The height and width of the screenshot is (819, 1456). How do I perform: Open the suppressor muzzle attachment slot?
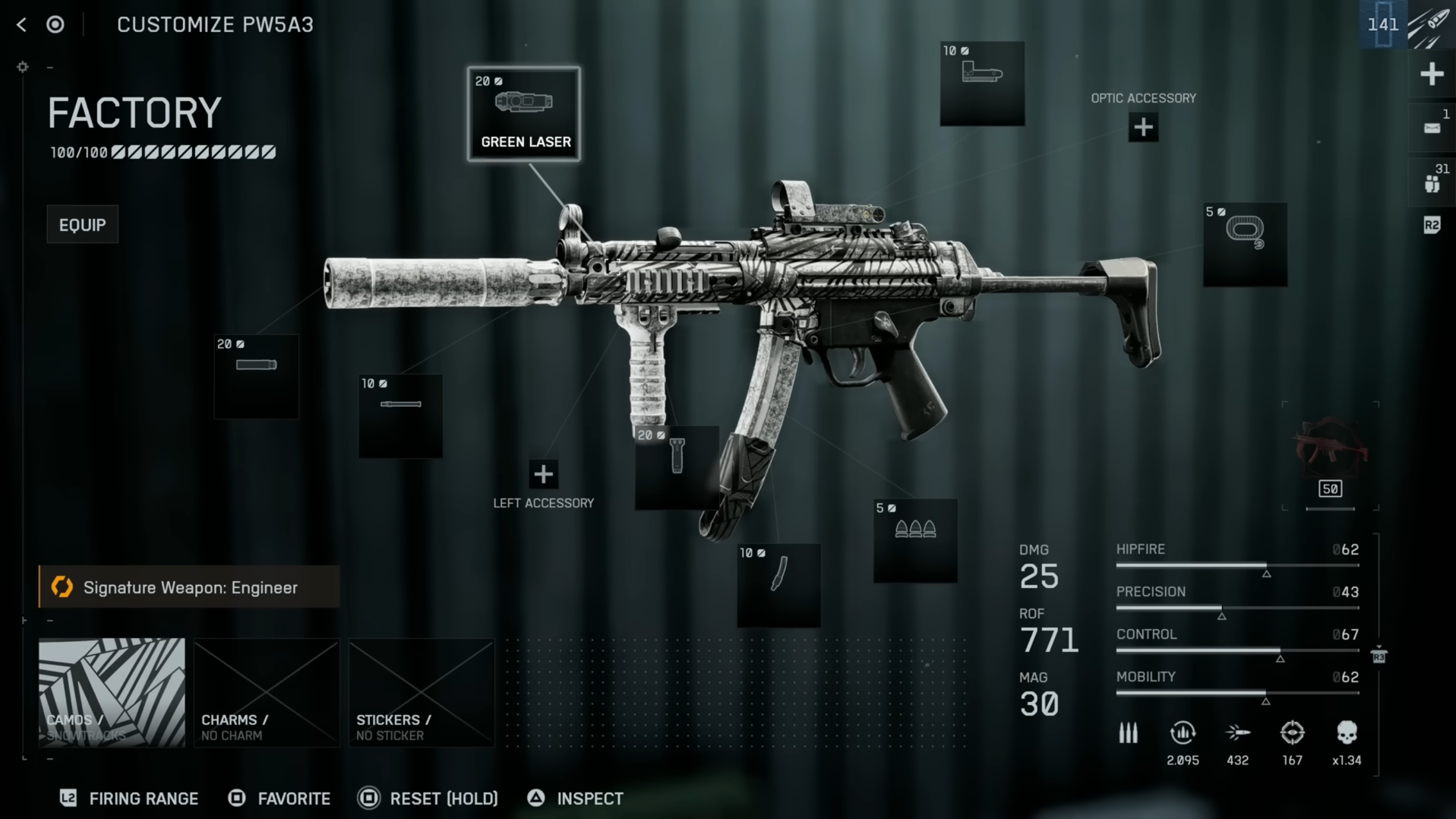pyautogui.click(x=256, y=377)
